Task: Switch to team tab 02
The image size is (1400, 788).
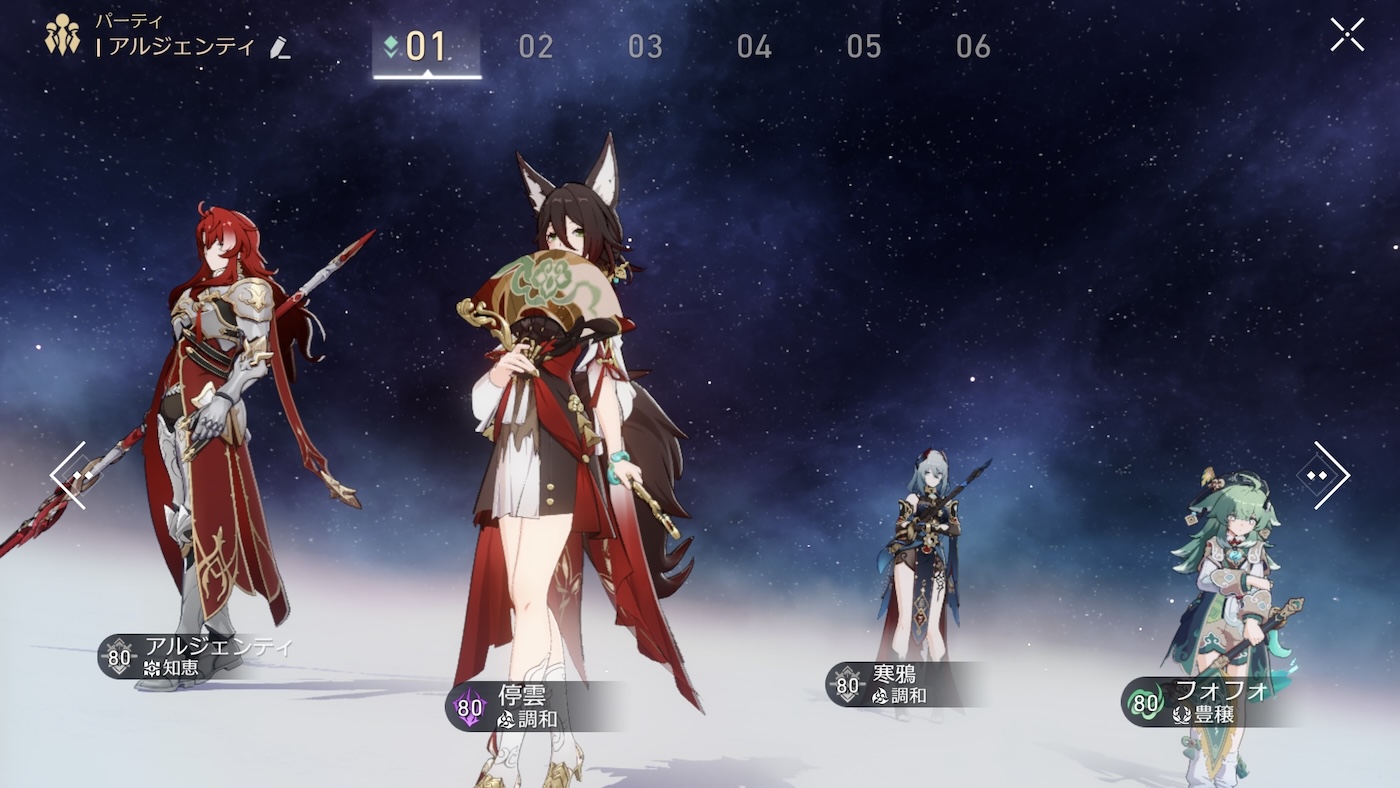Action: coord(536,47)
